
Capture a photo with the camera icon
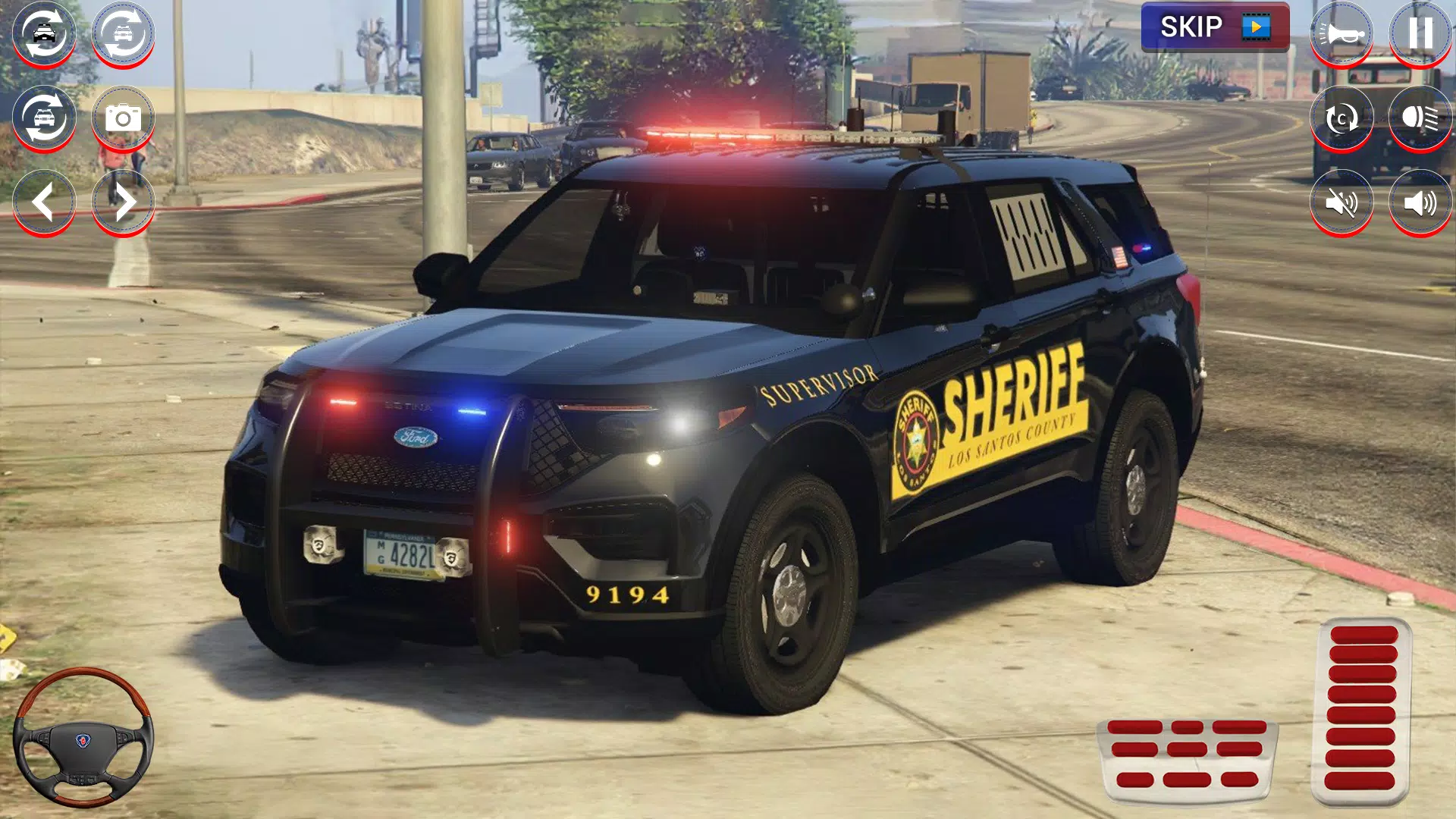[124, 115]
